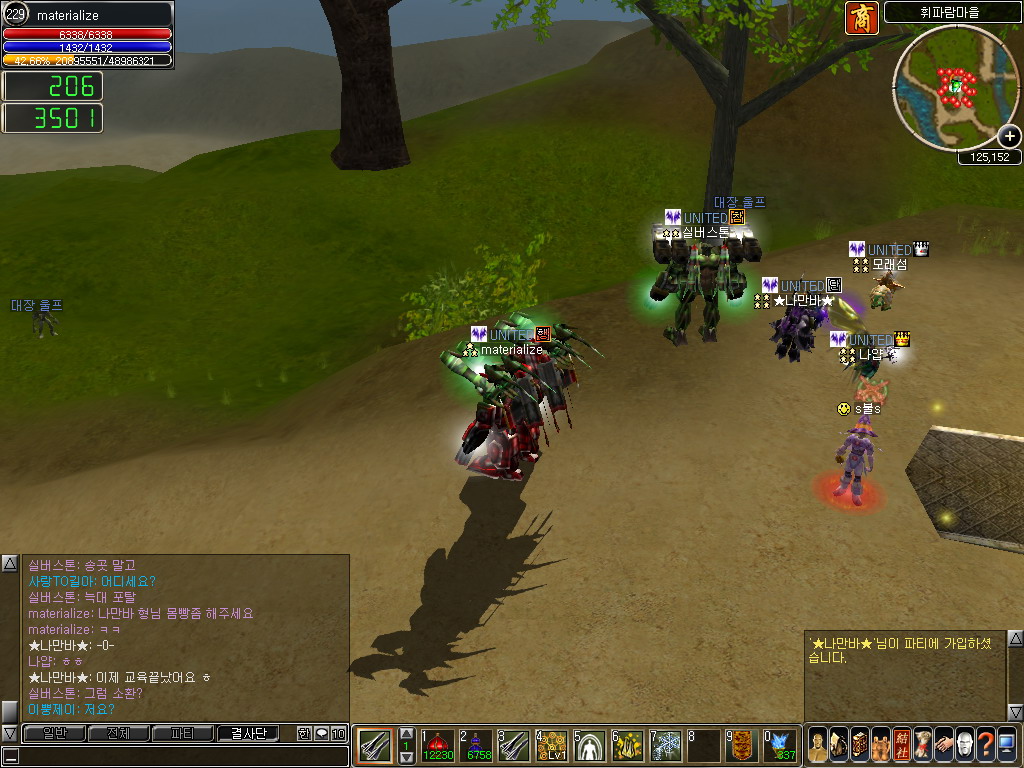Use the red potion in slot 1
The width and height of the screenshot is (1024, 768).
point(438,746)
